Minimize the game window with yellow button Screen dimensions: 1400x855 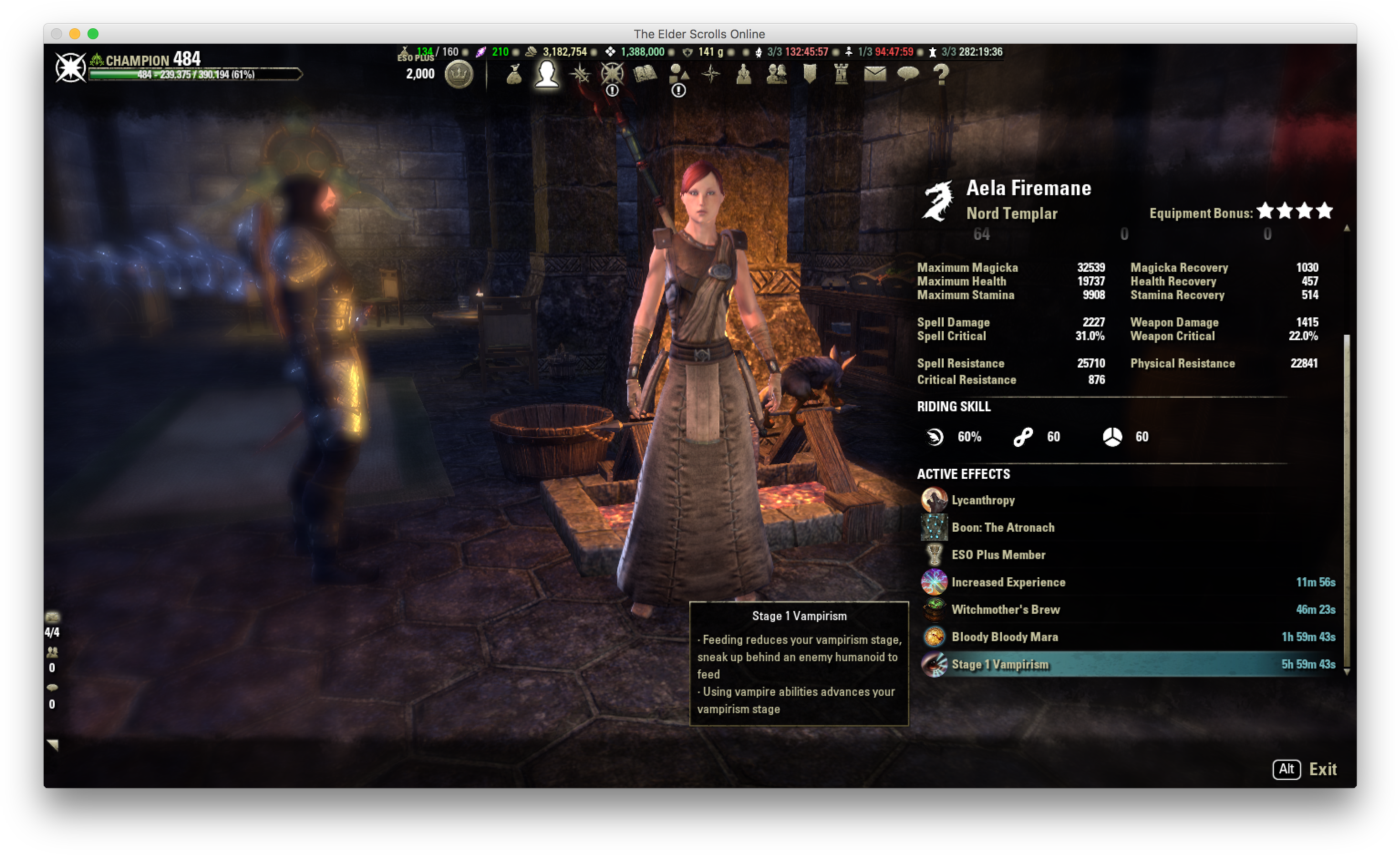[74, 34]
